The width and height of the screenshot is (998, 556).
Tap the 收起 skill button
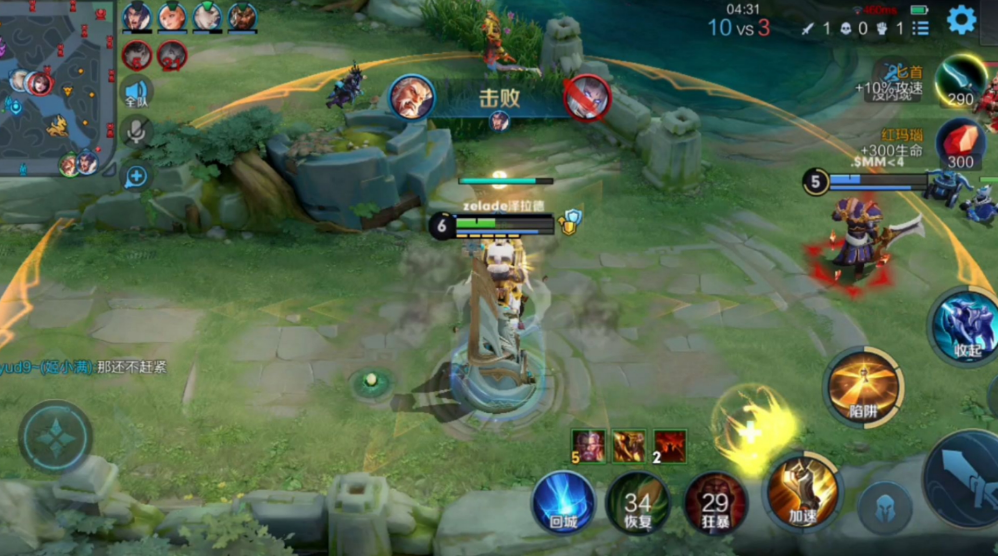[965, 327]
